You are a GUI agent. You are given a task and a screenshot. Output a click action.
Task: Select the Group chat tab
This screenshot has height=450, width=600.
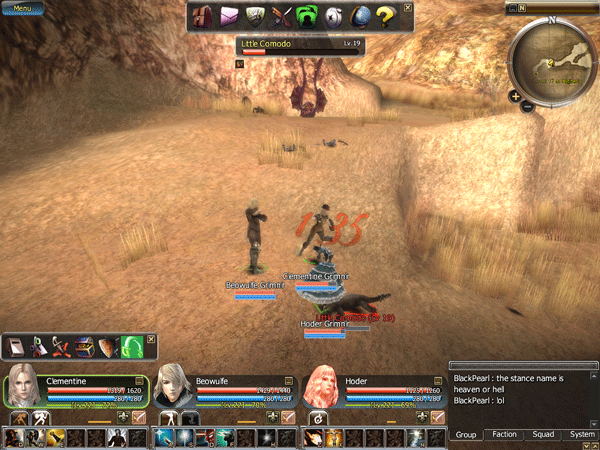(x=466, y=435)
